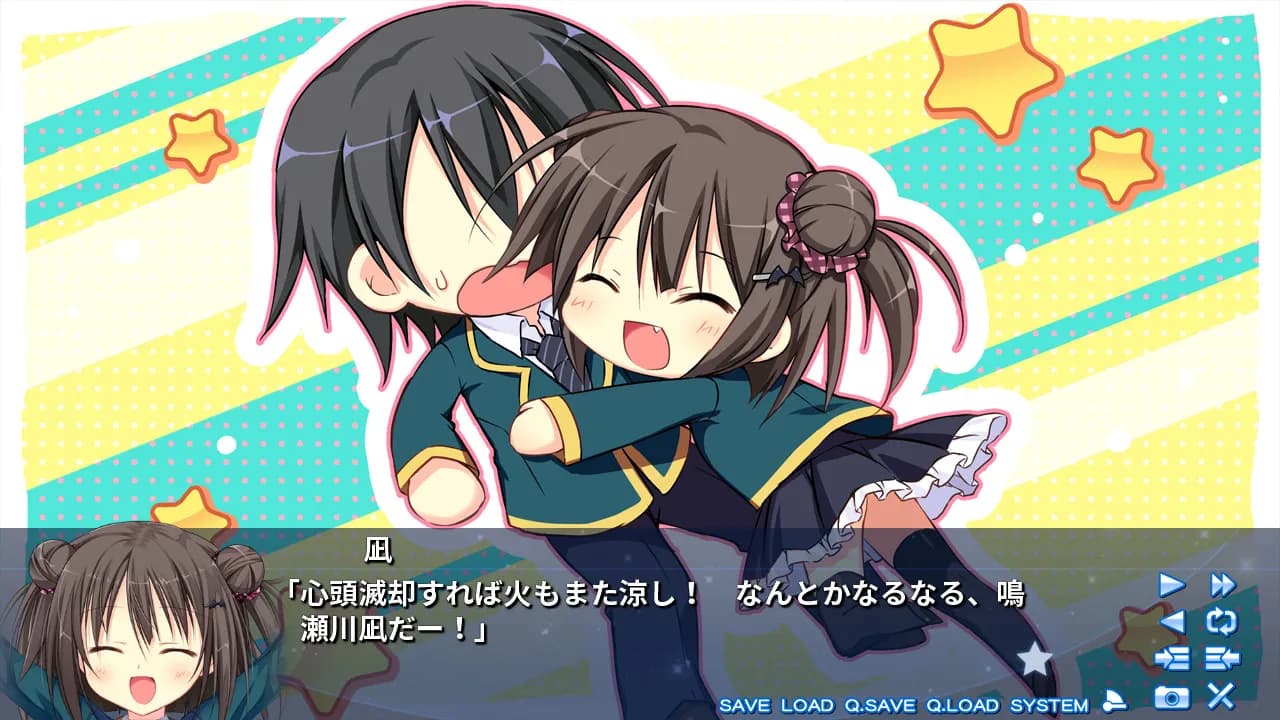Screen dimensions: 1280x720
Task: Open the SYSTEM menu
Action: click(x=1048, y=704)
